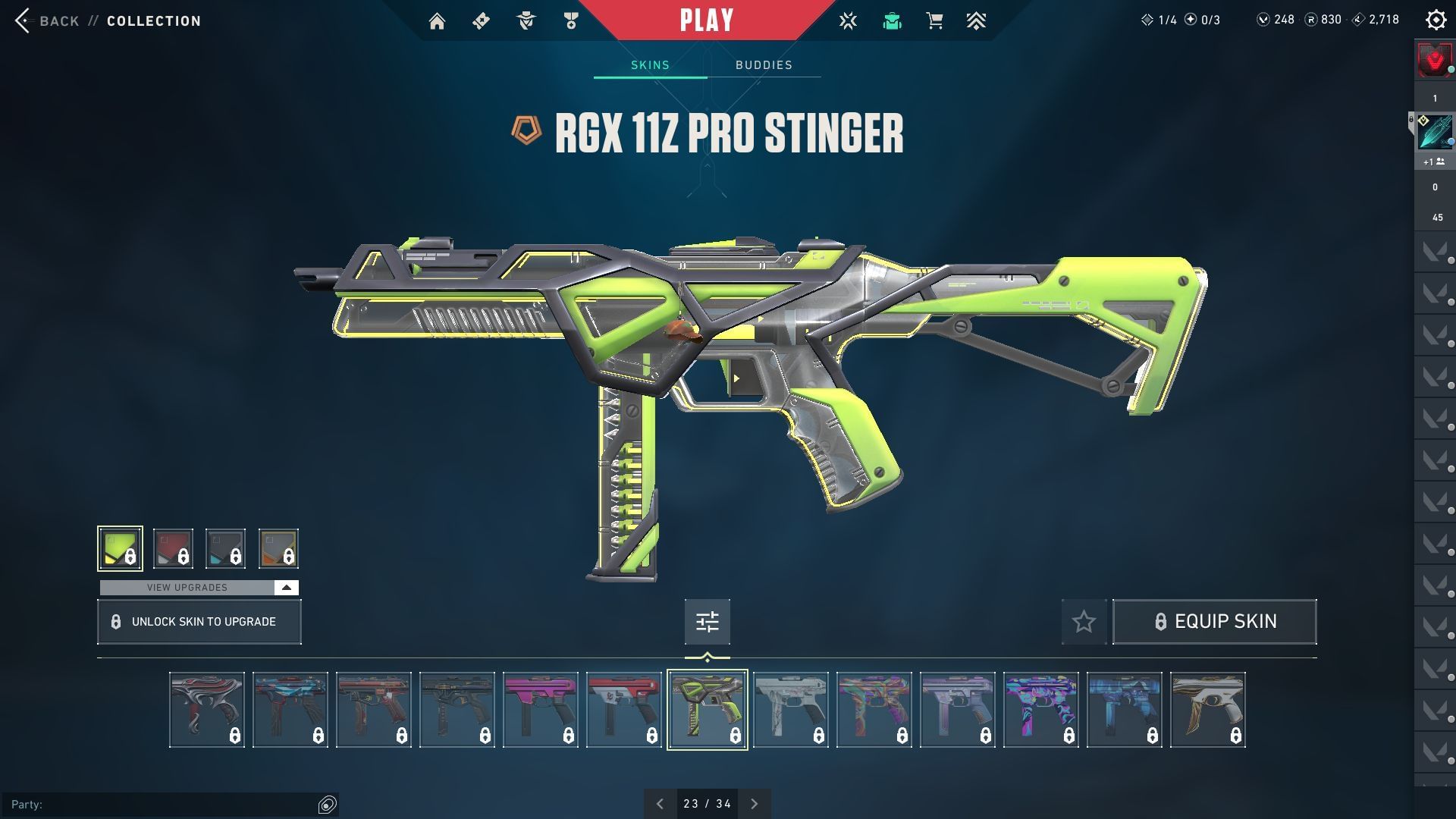
Task: Choose the red color variant swatch
Action: pos(173,548)
